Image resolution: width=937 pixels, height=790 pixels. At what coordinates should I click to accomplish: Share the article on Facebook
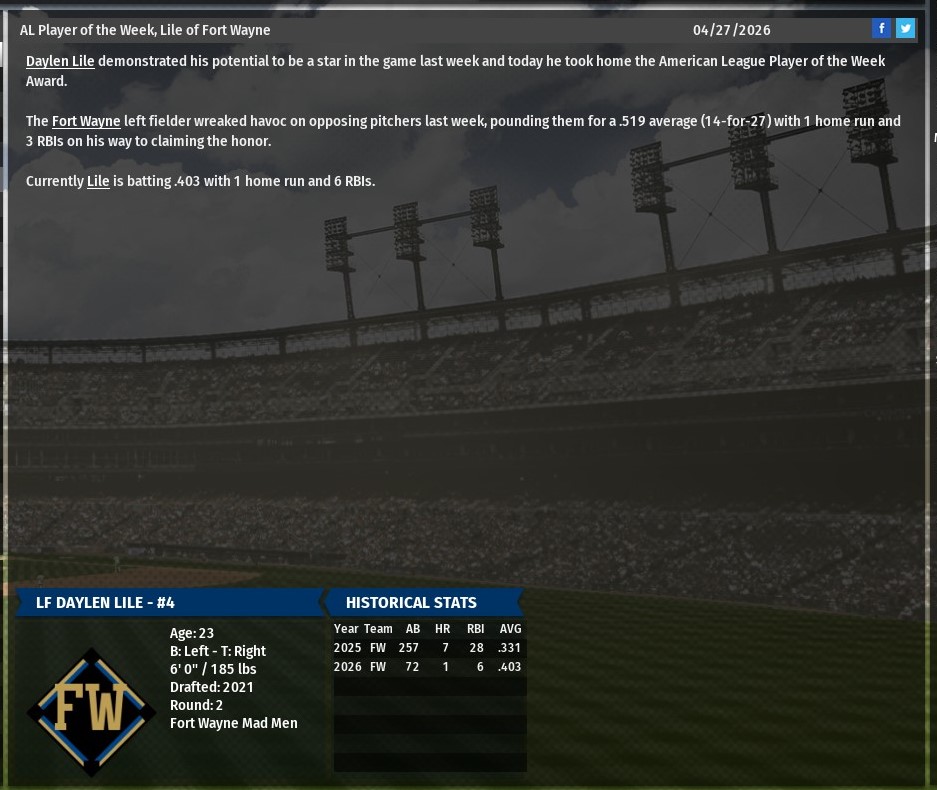(881, 29)
